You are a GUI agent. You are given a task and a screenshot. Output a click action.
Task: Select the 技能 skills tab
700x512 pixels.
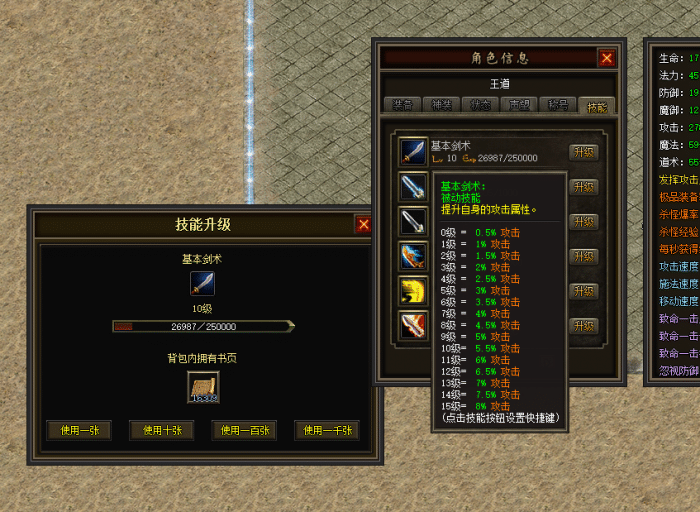click(596, 106)
